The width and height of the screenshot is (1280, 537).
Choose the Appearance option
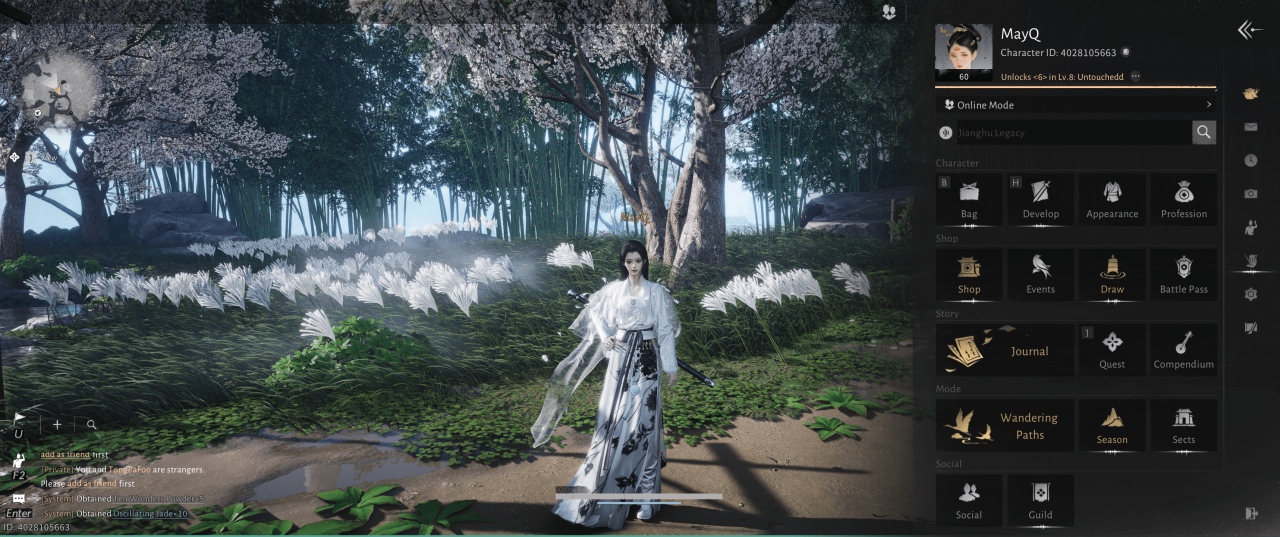click(1112, 199)
